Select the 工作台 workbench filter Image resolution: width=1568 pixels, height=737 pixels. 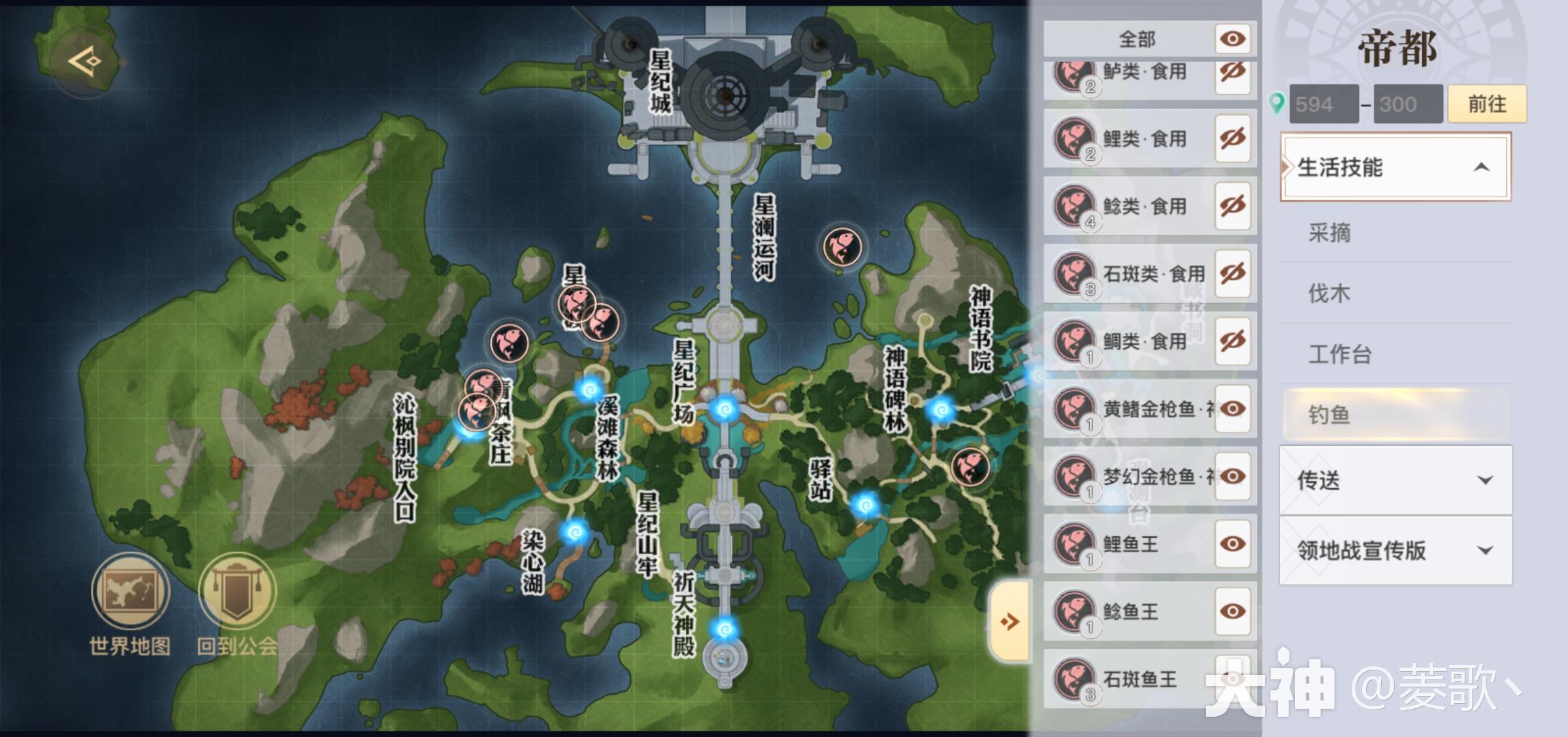(x=1339, y=354)
